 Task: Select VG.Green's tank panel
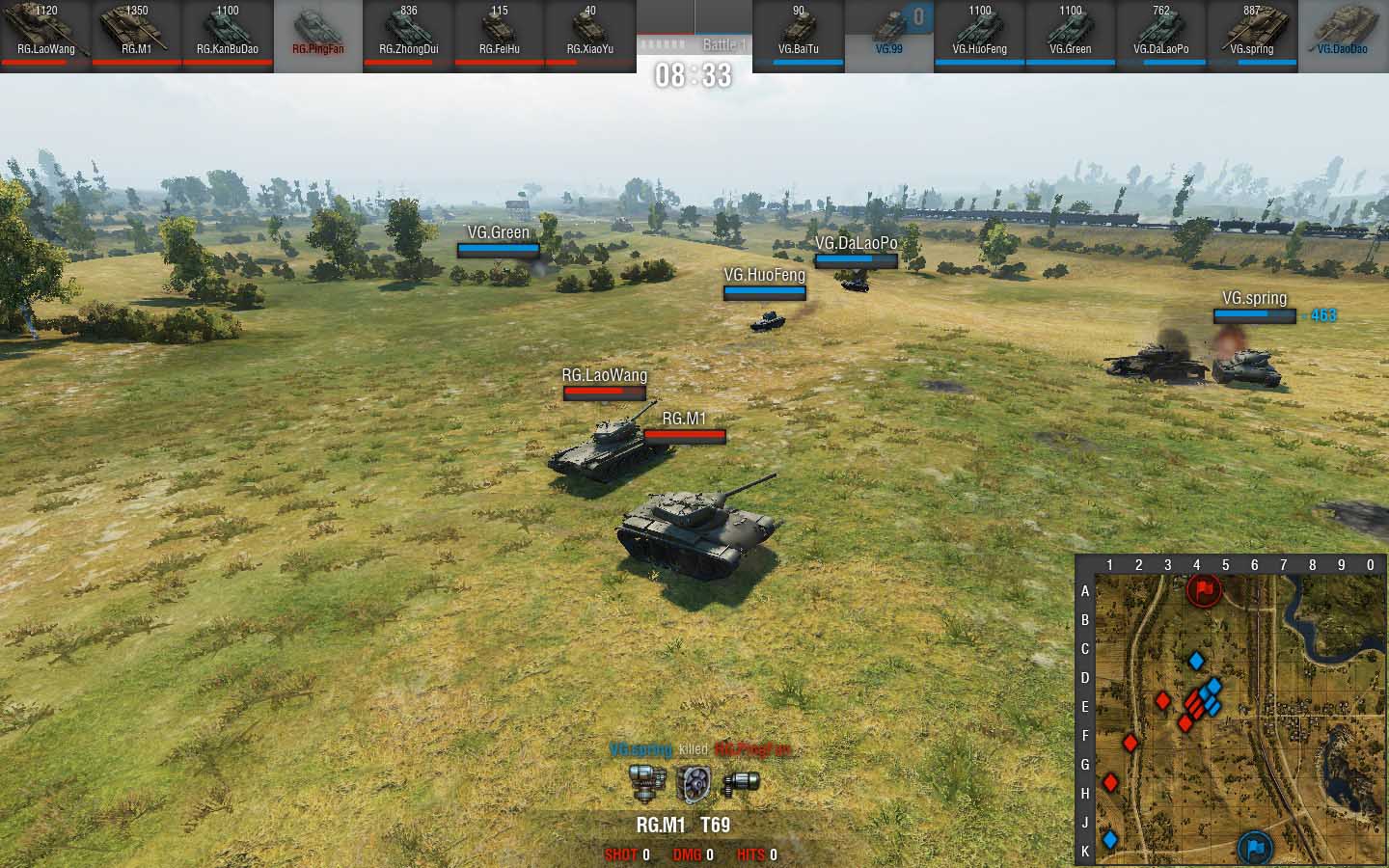(1070, 35)
